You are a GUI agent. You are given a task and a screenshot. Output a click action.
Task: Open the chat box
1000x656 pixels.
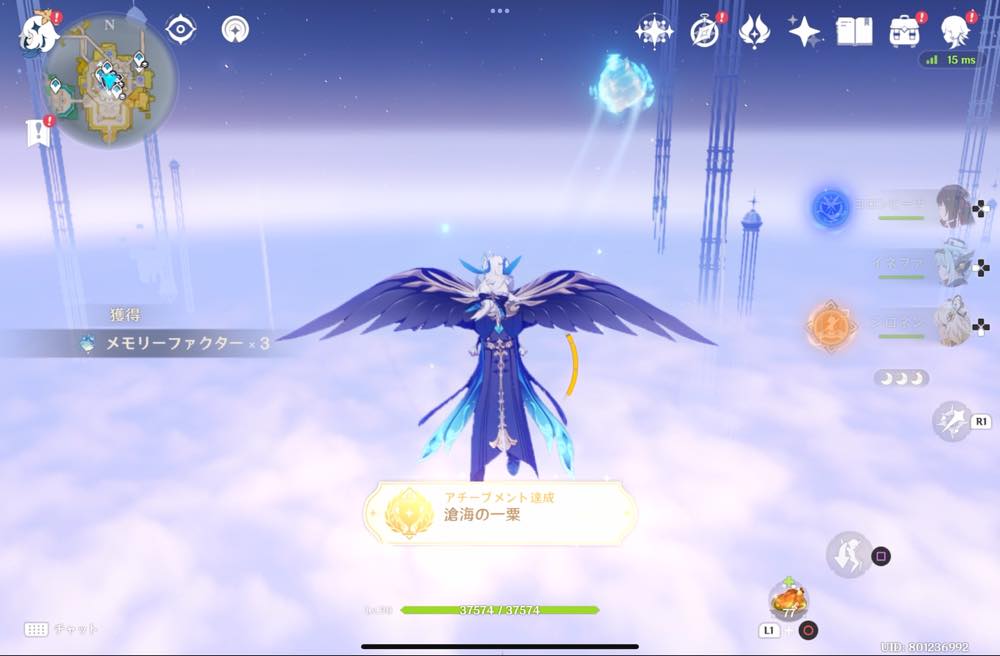60,629
